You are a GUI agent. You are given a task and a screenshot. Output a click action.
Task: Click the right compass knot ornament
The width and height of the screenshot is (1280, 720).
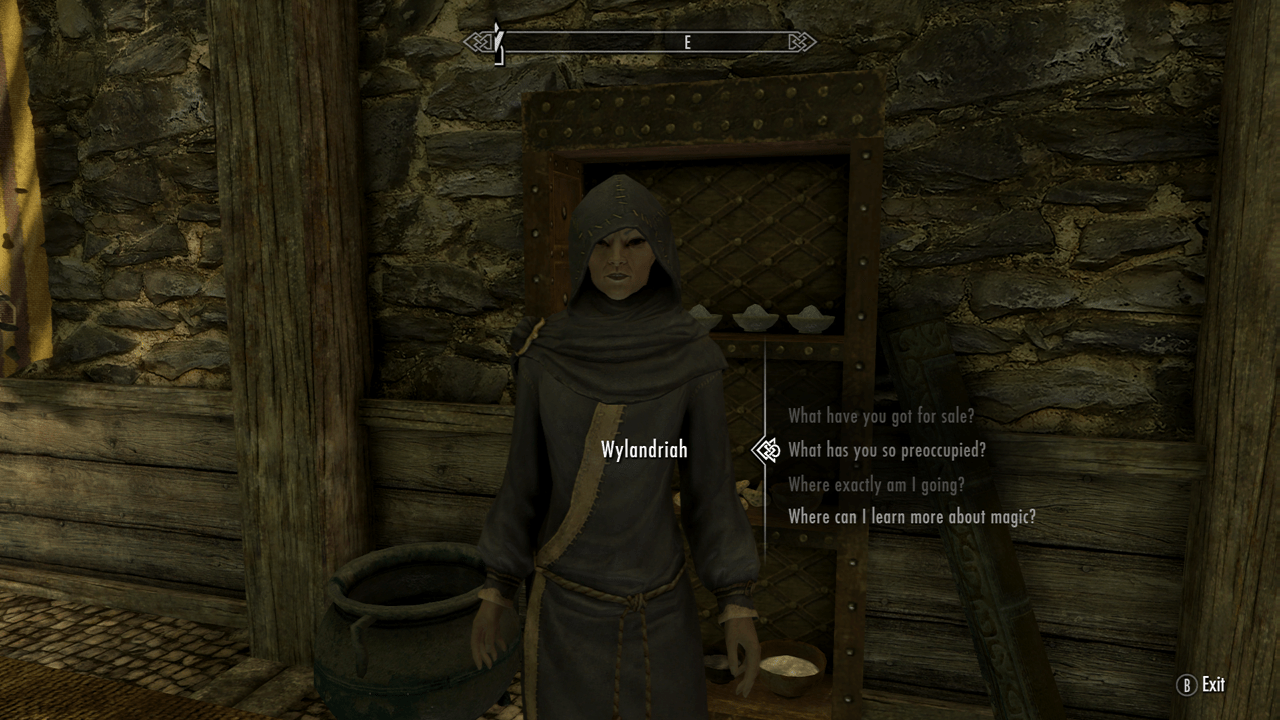801,43
